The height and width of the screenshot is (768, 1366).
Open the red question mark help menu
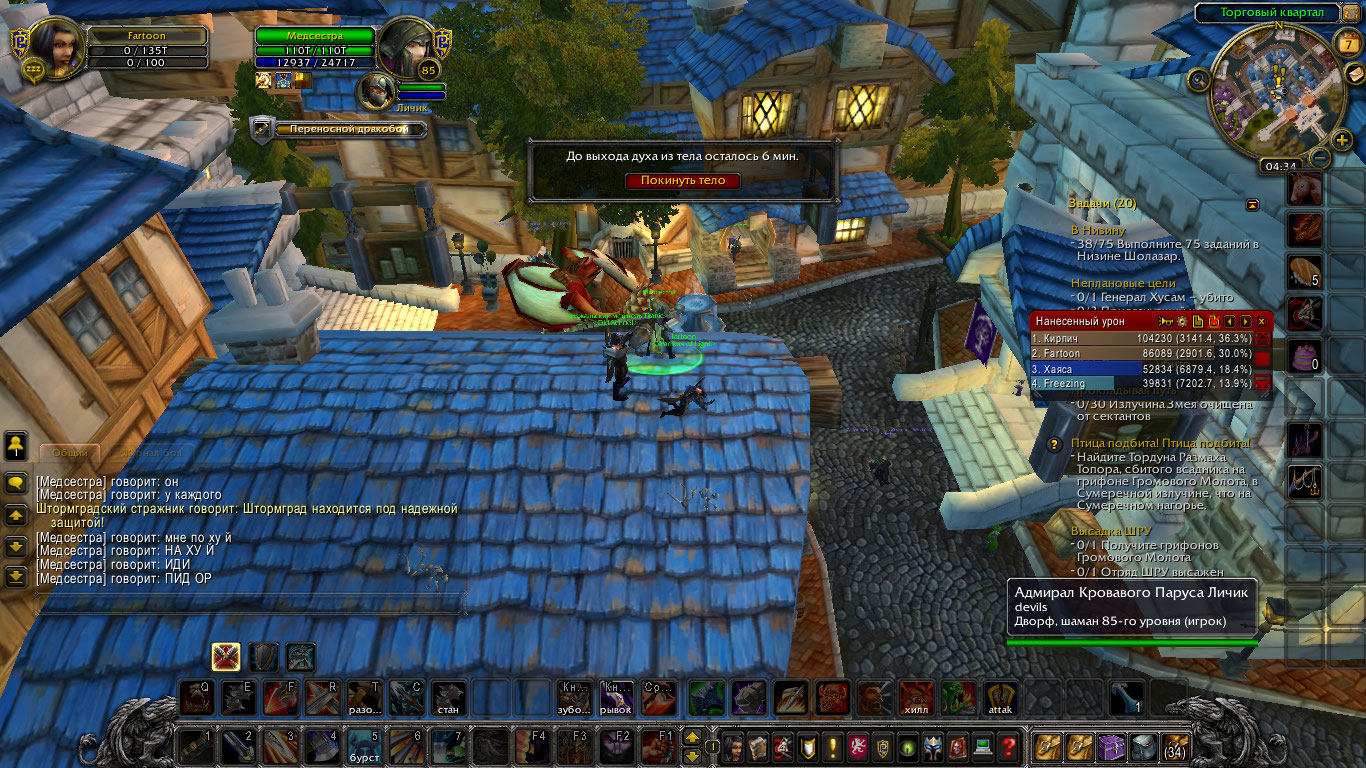click(1008, 746)
